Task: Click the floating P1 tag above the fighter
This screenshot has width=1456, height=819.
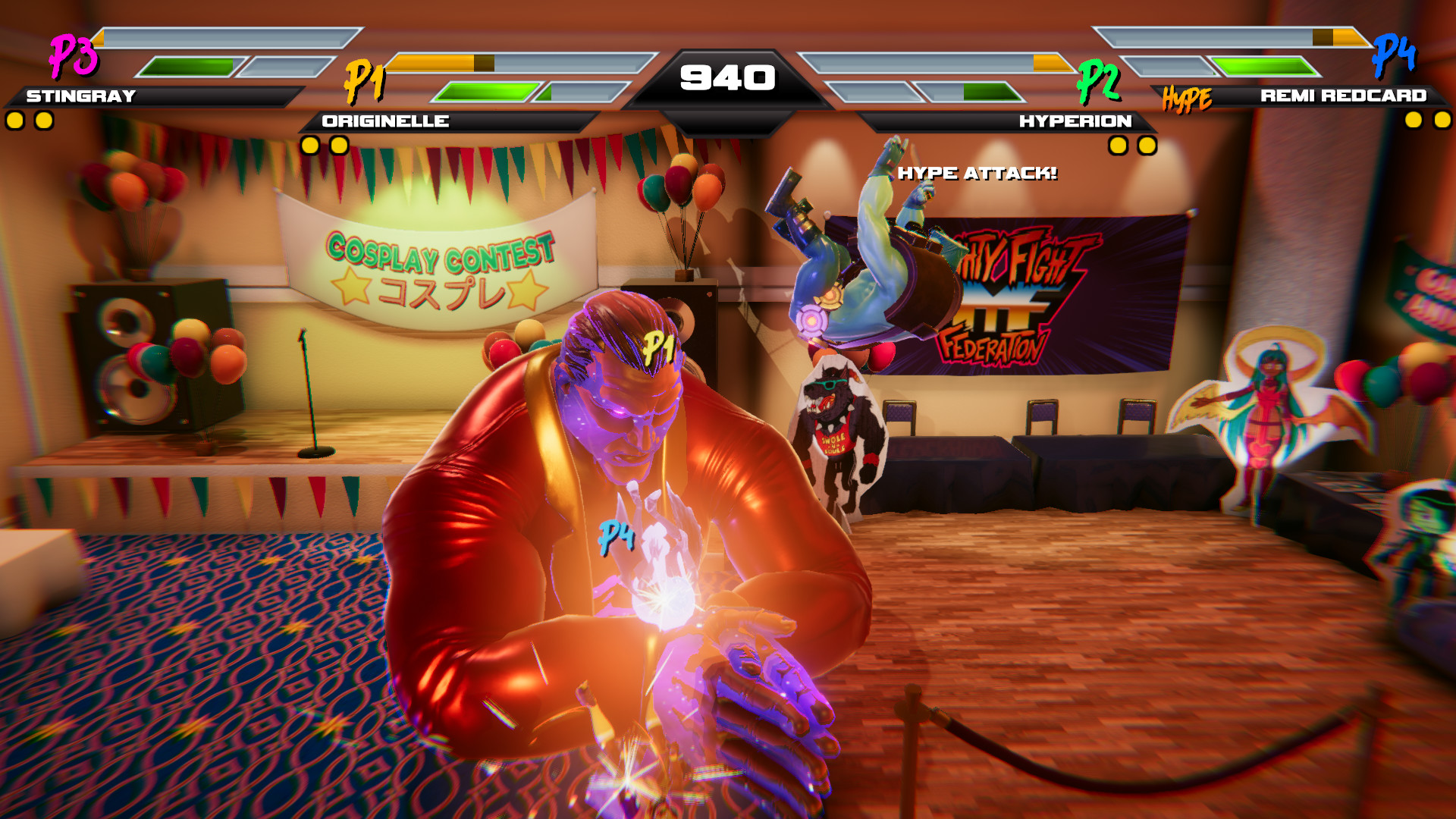Action: click(x=659, y=347)
